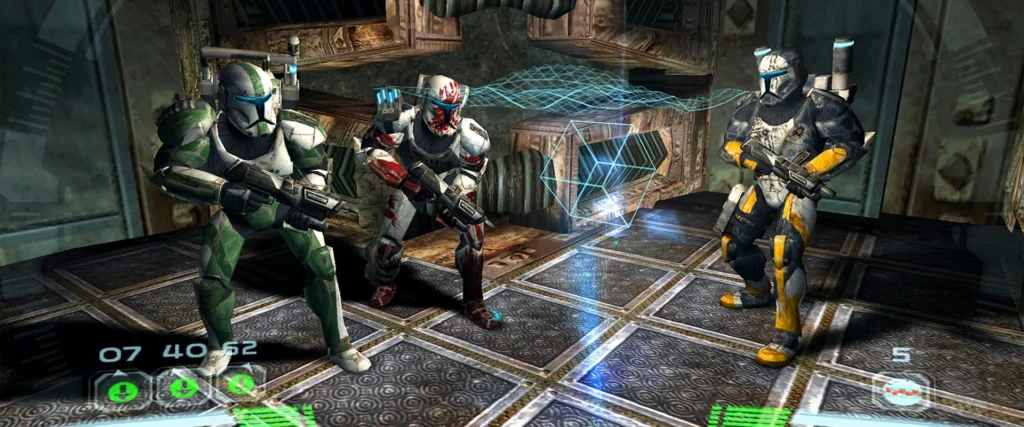Select the squad icon under number 62
The image size is (1024, 427).
click(240, 384)
